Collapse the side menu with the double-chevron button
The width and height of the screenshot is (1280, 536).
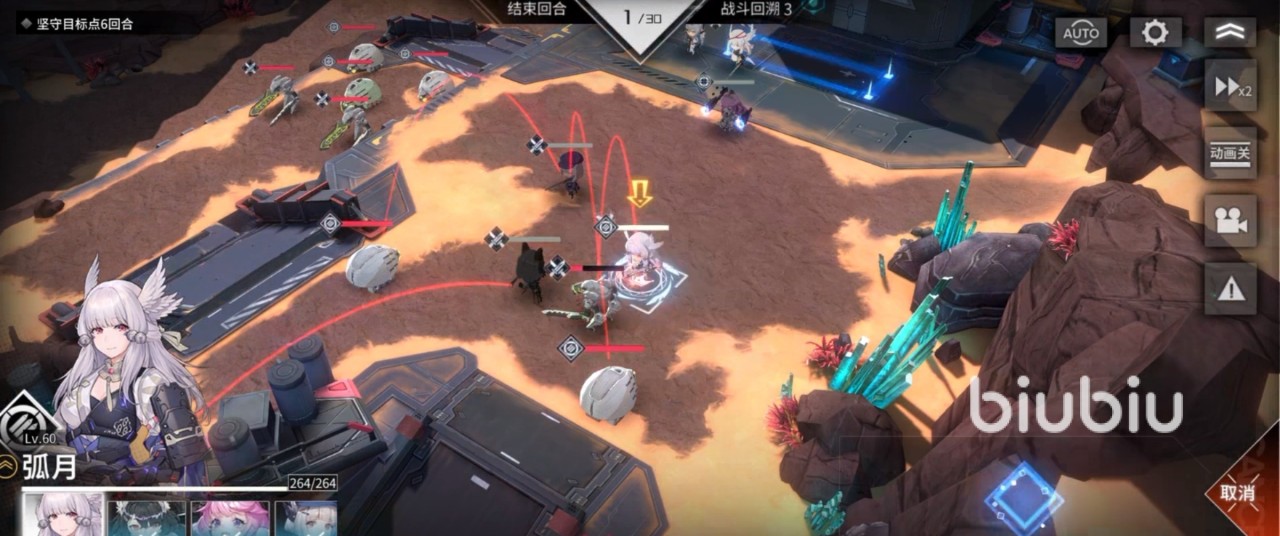point(1230,33)
